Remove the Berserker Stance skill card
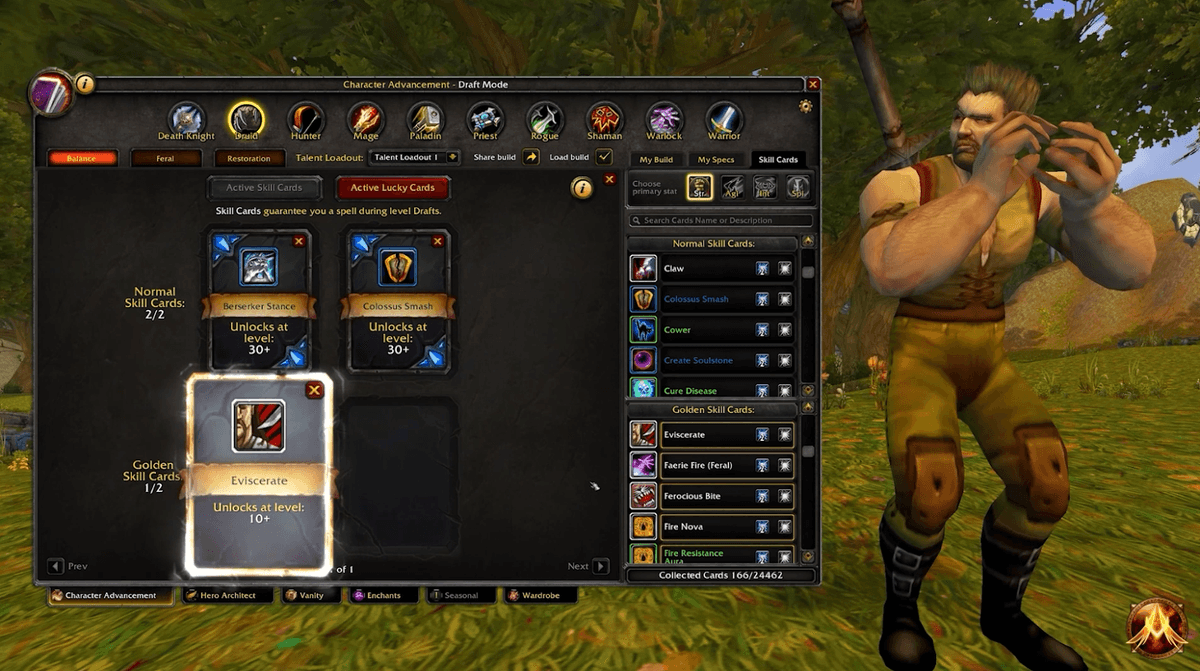Image resolution: width=1200 pixels, height=671 pixels. (298, 241)
